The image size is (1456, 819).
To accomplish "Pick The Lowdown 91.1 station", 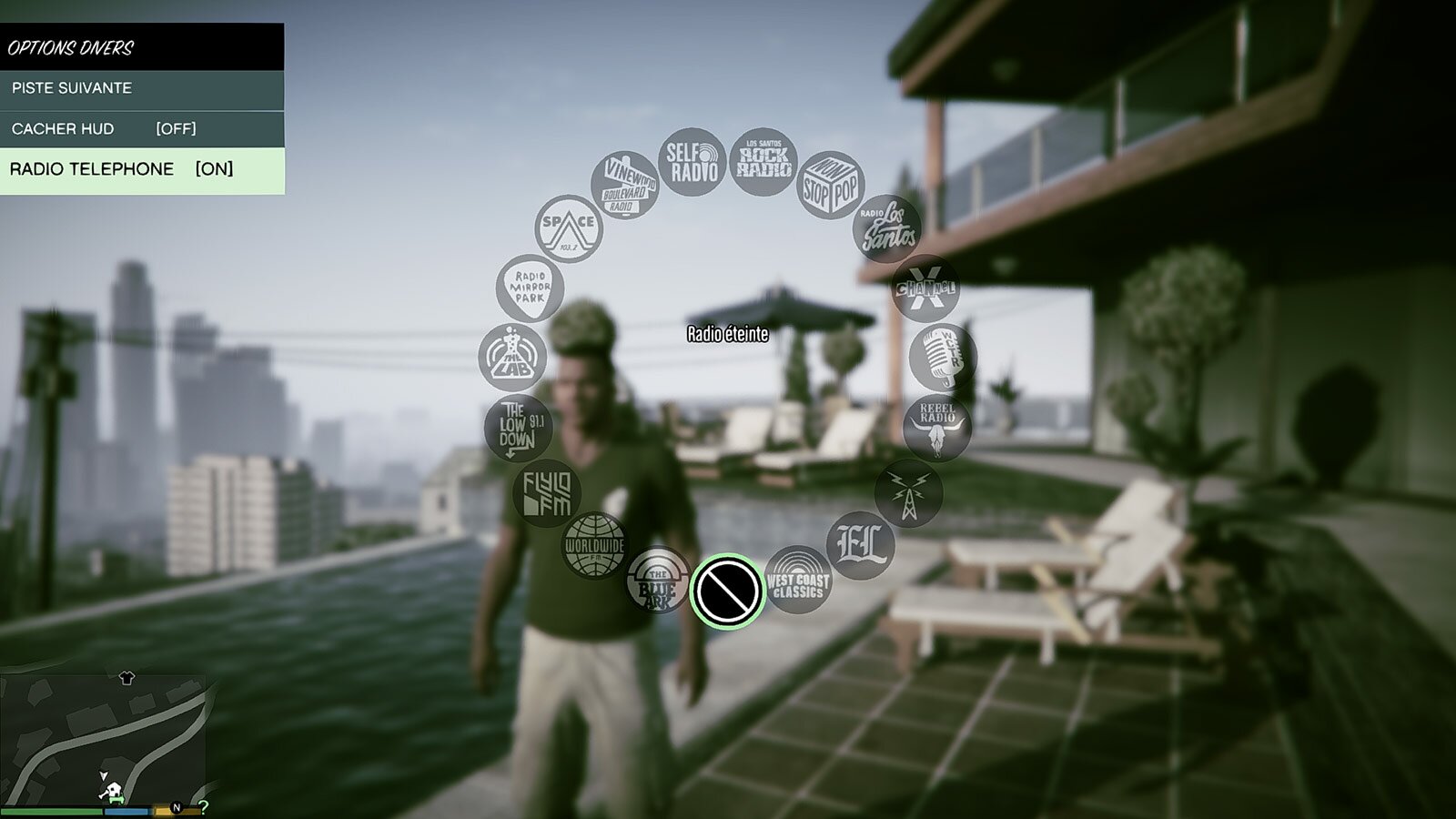I will click(x=520, y=427).
